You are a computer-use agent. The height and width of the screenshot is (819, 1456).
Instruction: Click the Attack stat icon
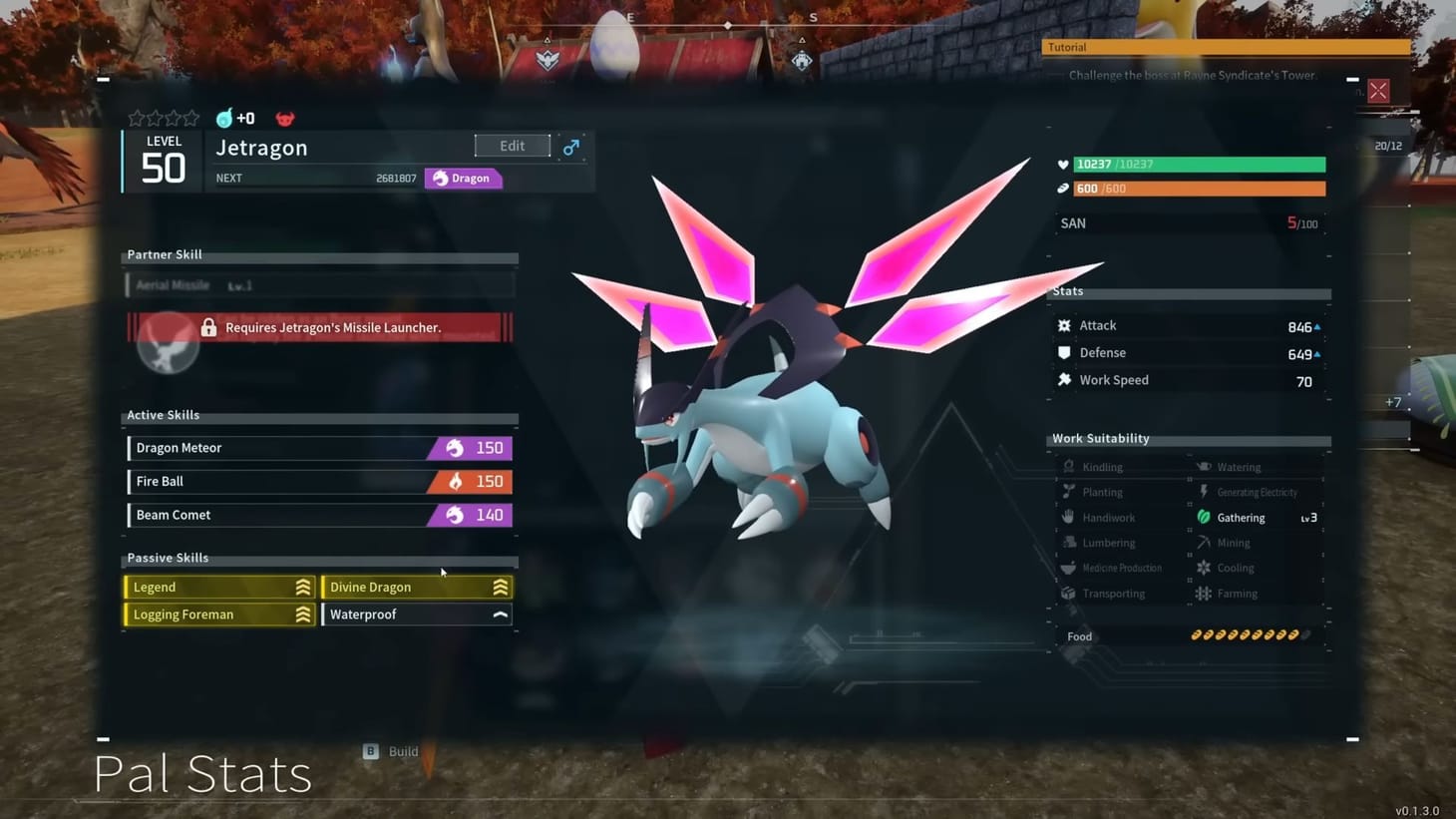pyautogui.click(x=1064, y=324)
